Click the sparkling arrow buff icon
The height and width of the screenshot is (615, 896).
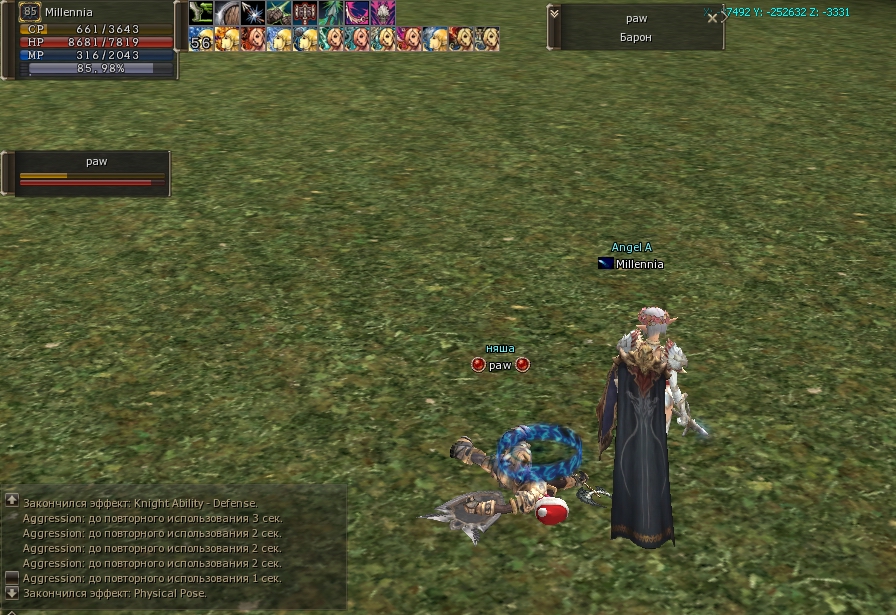(253, 13)
